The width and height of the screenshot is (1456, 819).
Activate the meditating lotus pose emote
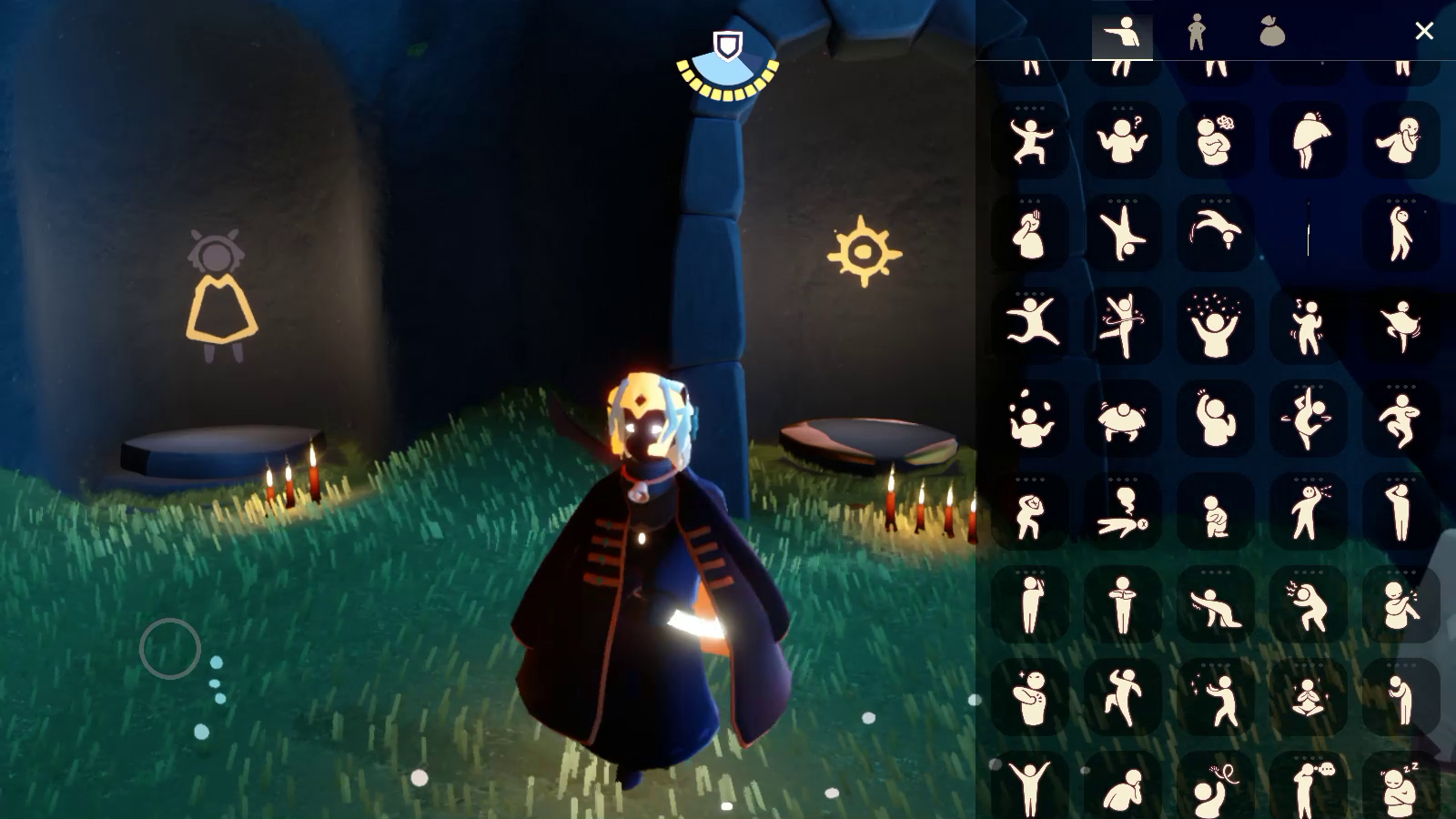point(1308,699)
